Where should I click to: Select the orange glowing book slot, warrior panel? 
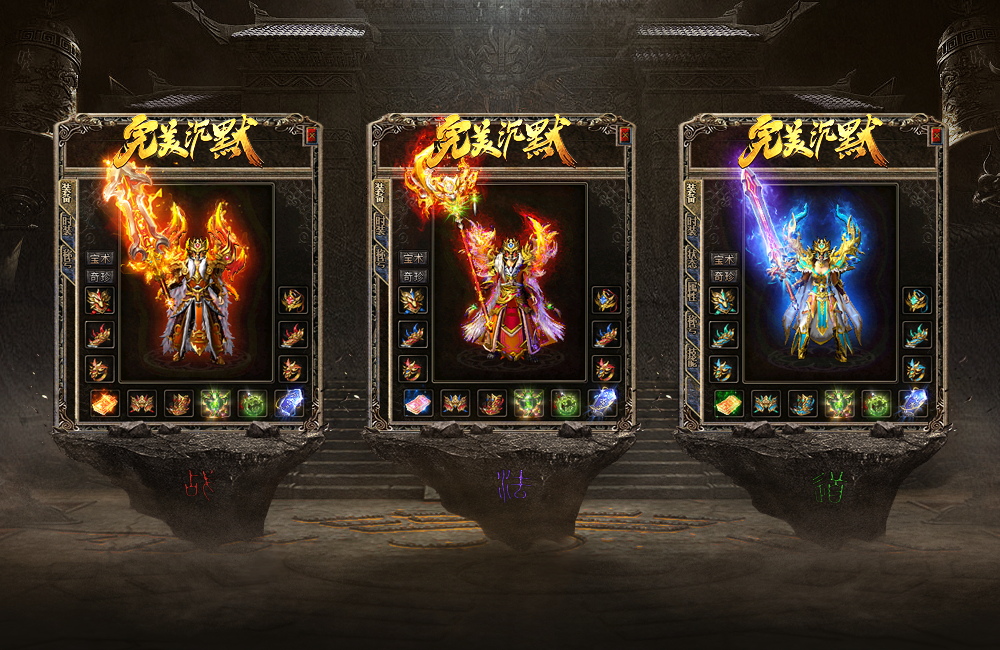105,403
